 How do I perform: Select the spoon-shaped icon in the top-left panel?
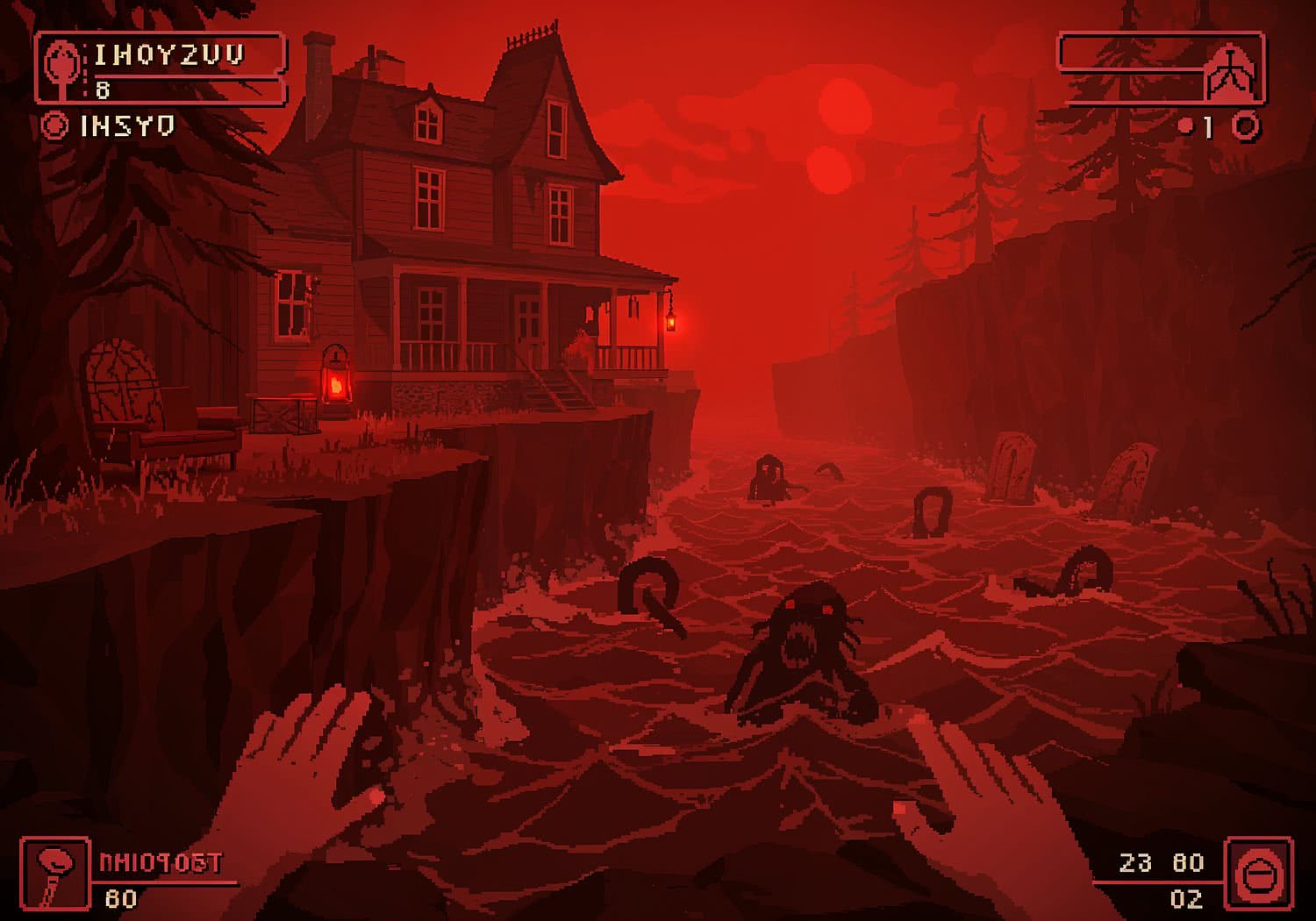click(62, 67)
